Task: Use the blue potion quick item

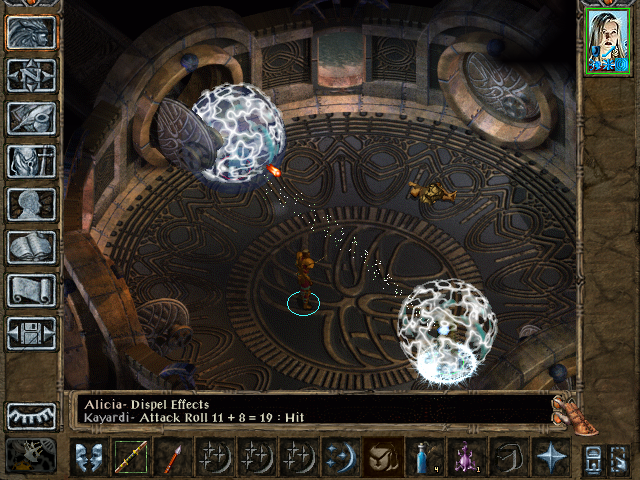Action: click(424, 457)
